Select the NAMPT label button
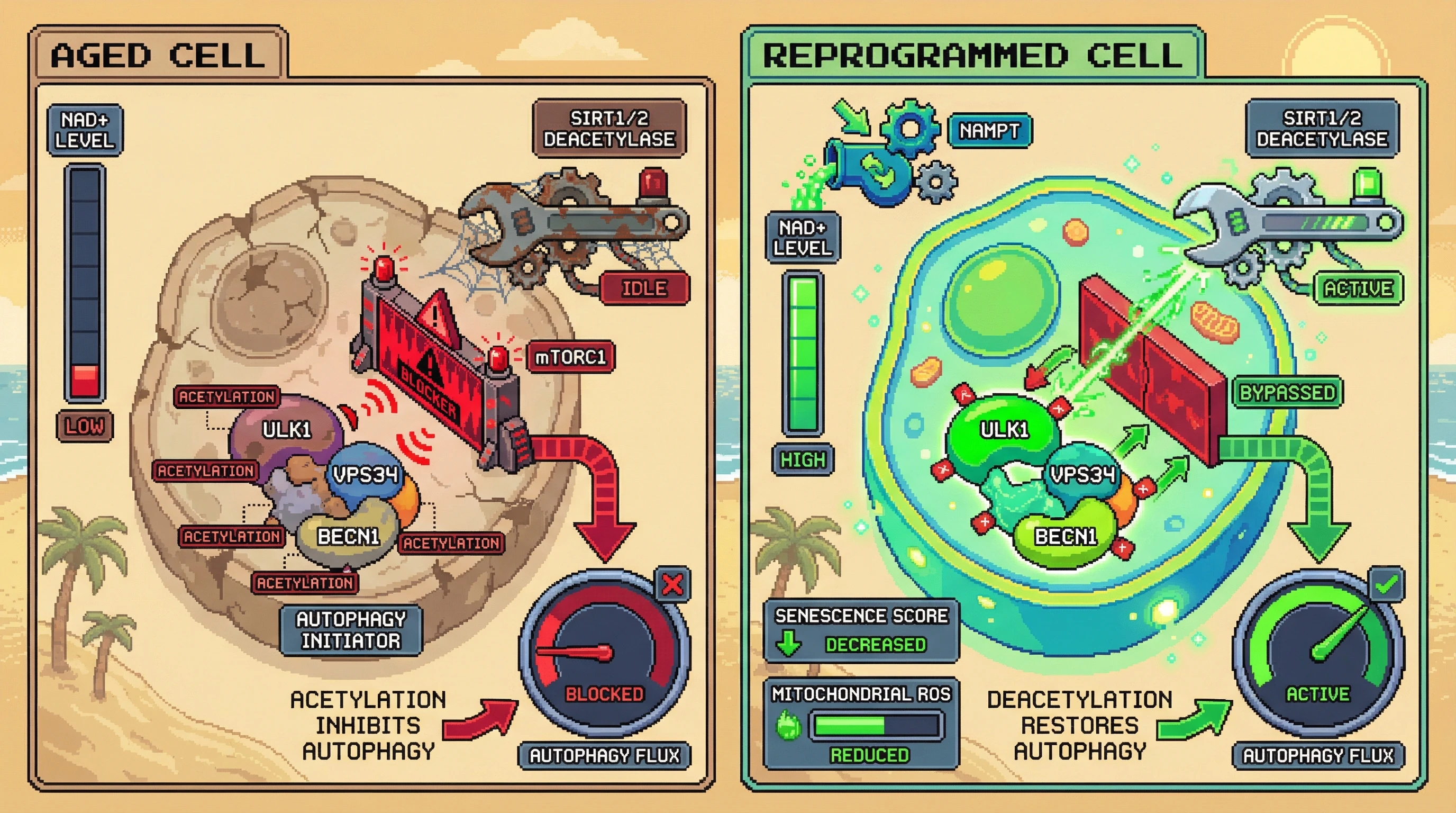 point(989,131)
